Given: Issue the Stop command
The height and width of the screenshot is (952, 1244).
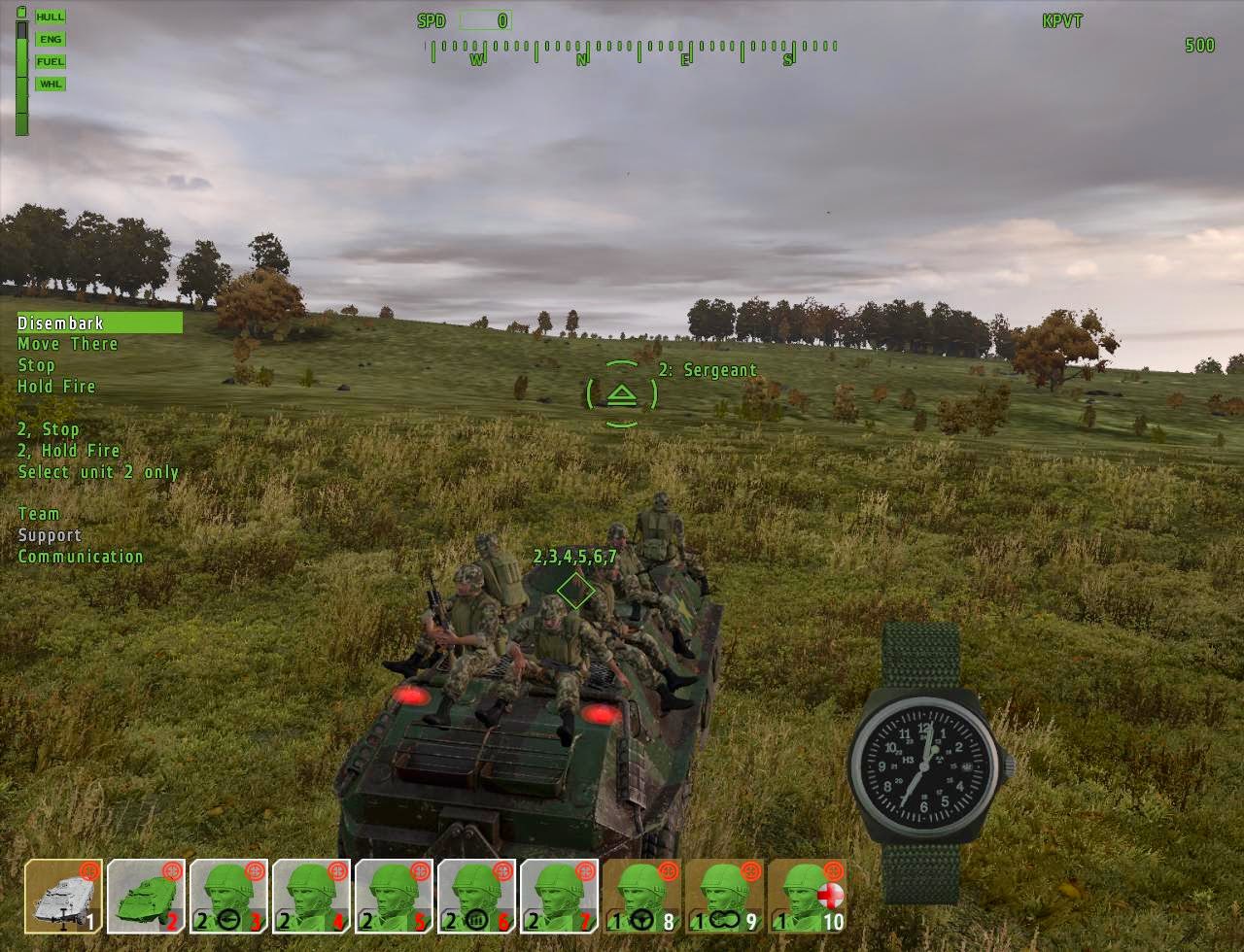Looking at the screenshot, I should point(37,364).
